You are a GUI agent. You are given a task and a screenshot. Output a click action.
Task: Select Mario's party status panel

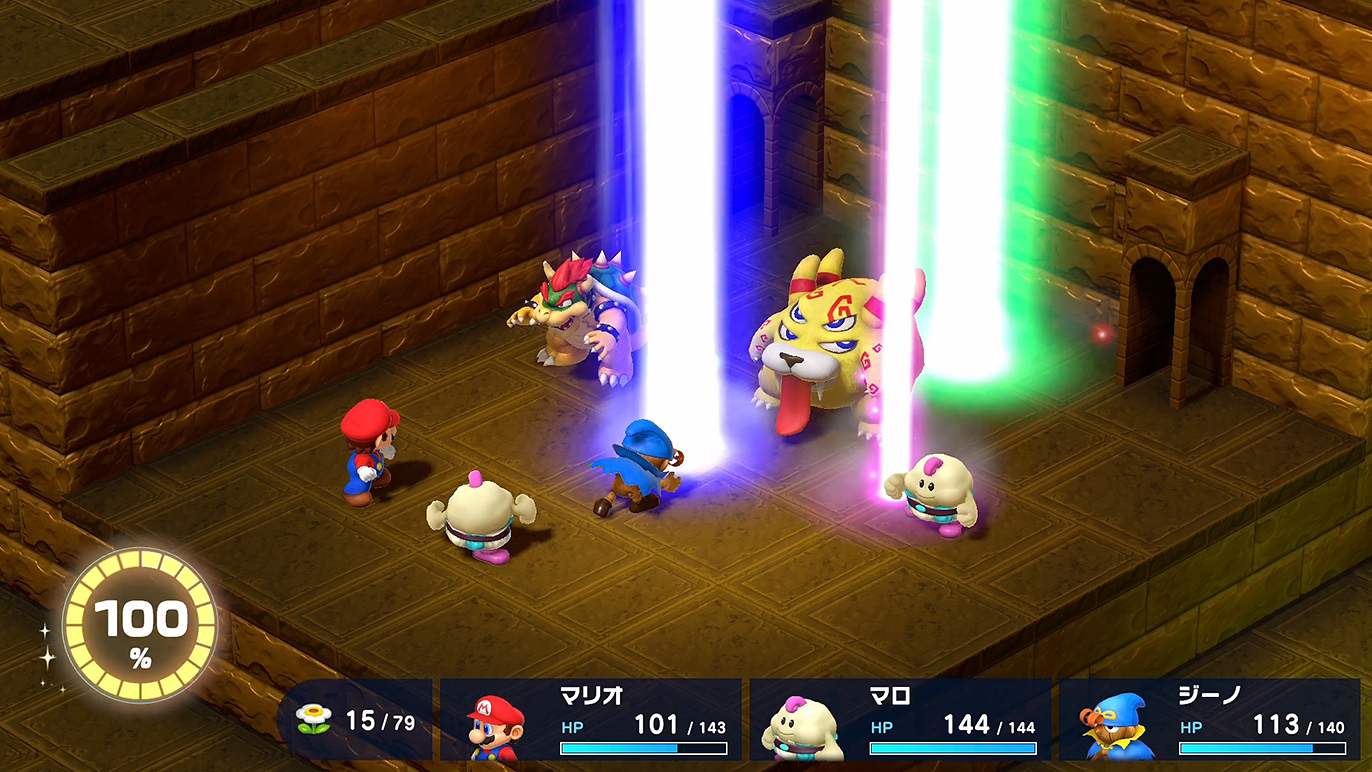[x=591, y=720]
